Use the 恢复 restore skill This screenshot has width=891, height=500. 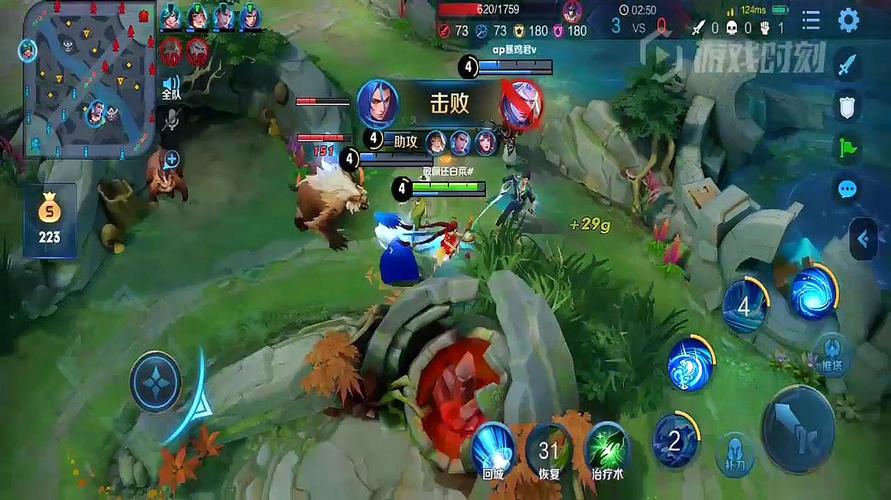(x=548, y=450)
